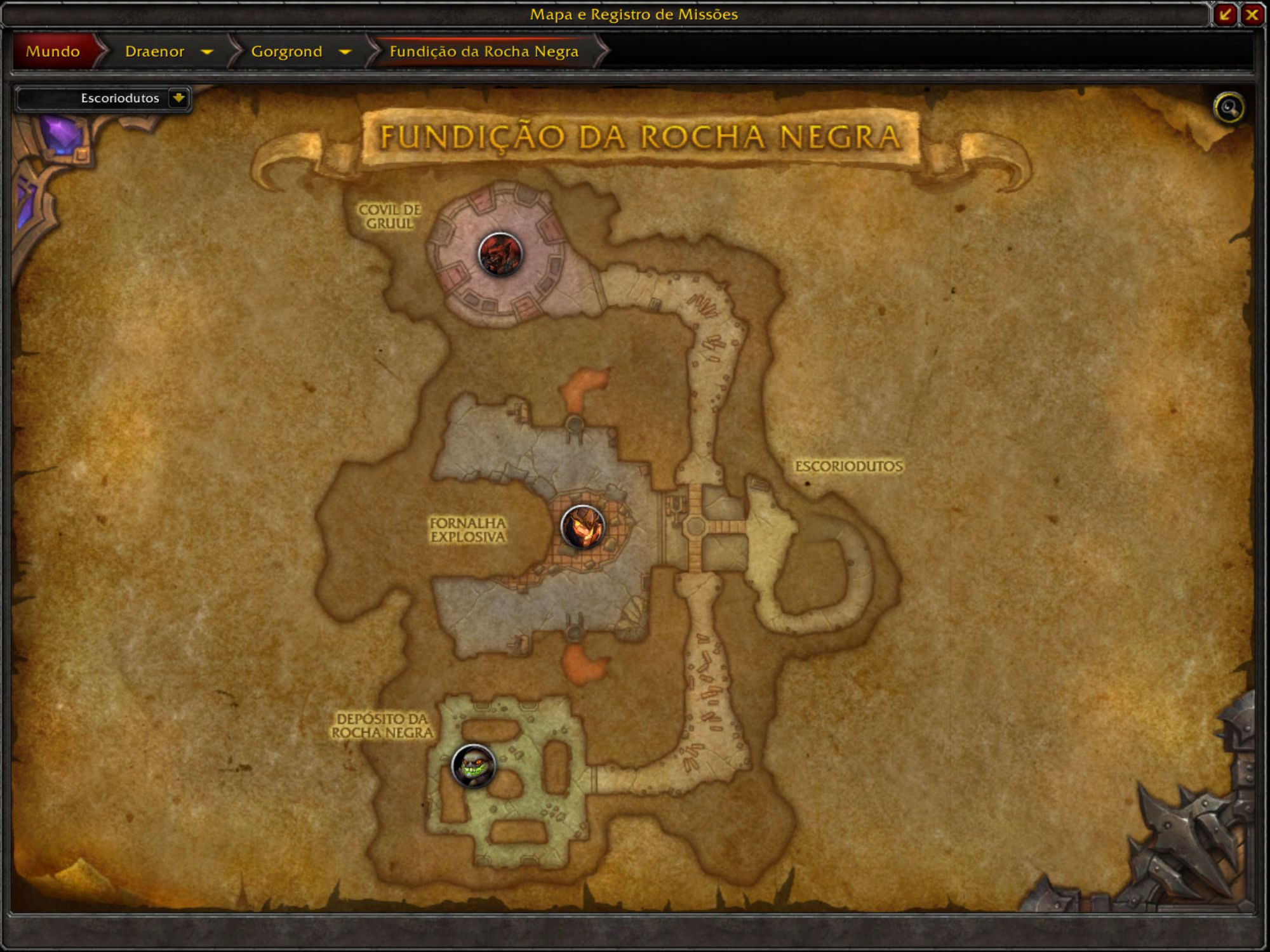Viewport: 1270px width, 952px height.
Task: Close the map window
Action: coord(1252,15)
